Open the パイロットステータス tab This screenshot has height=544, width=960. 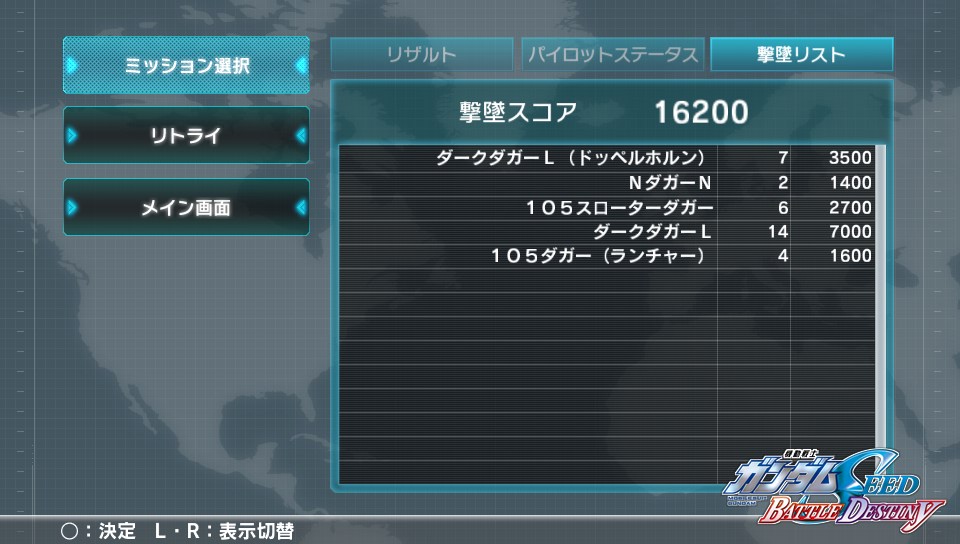click(612, 55)
